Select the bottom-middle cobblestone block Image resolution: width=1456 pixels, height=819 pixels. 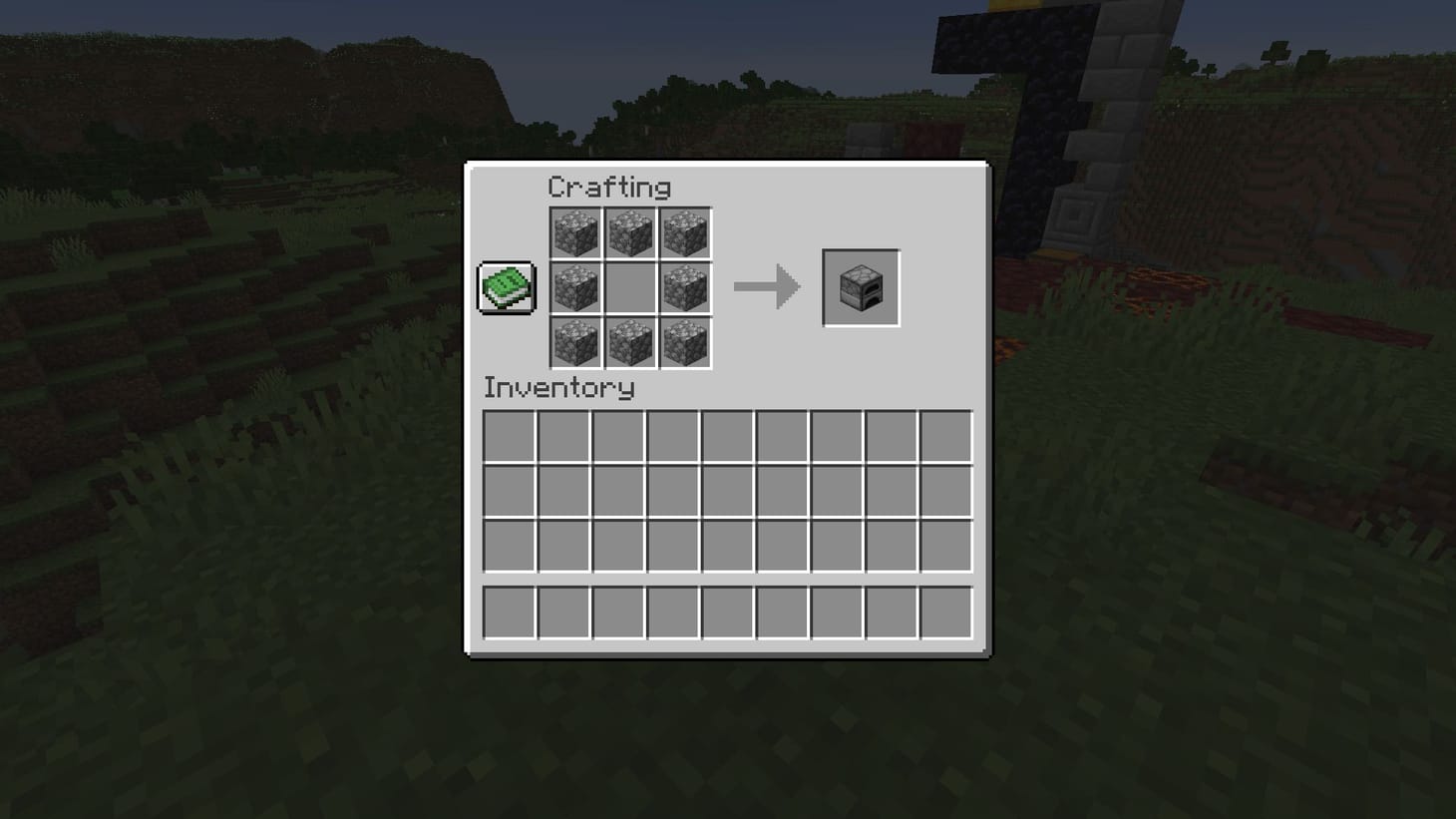click(630, 342)
